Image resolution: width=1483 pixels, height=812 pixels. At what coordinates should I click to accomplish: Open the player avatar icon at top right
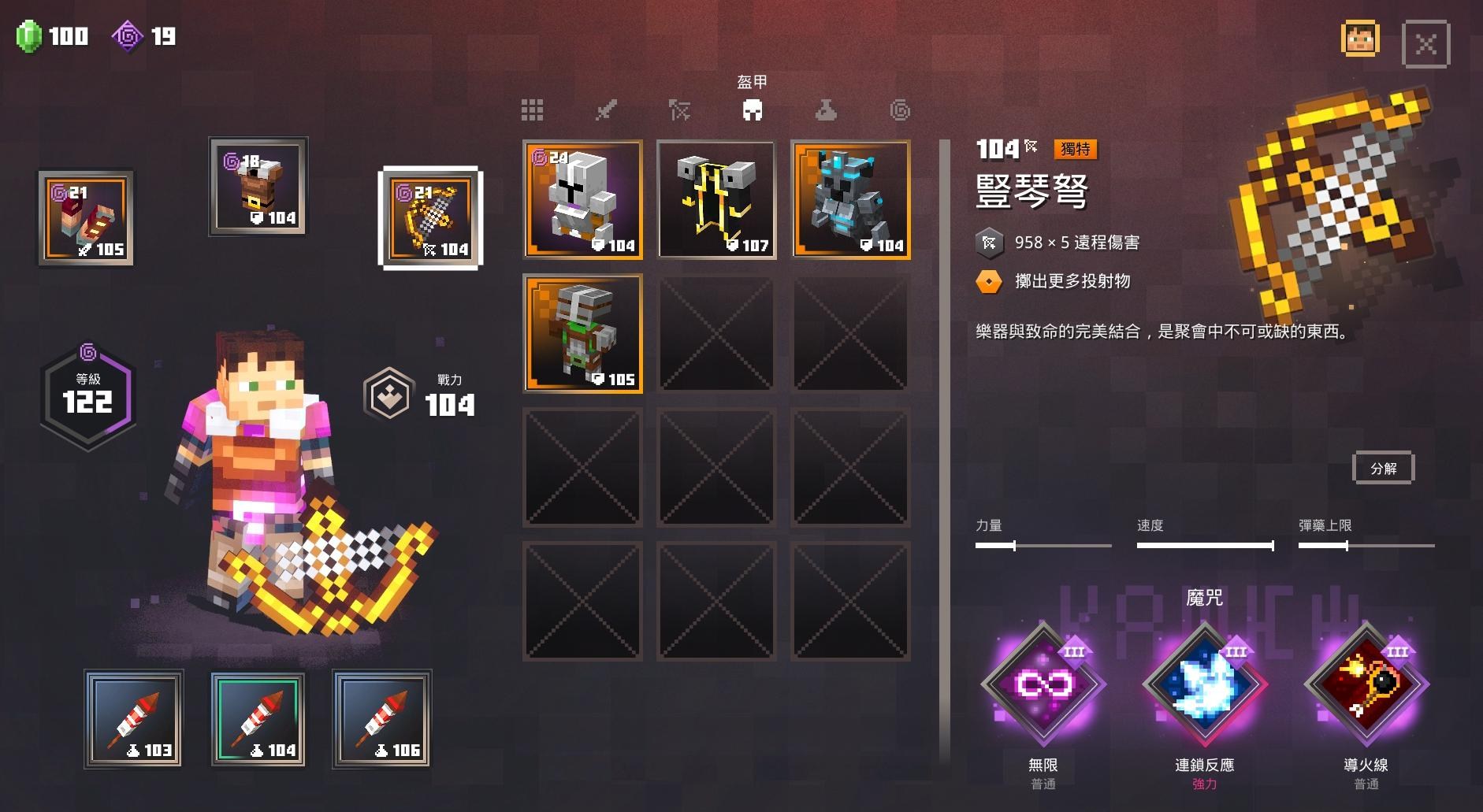point(1361,36)
